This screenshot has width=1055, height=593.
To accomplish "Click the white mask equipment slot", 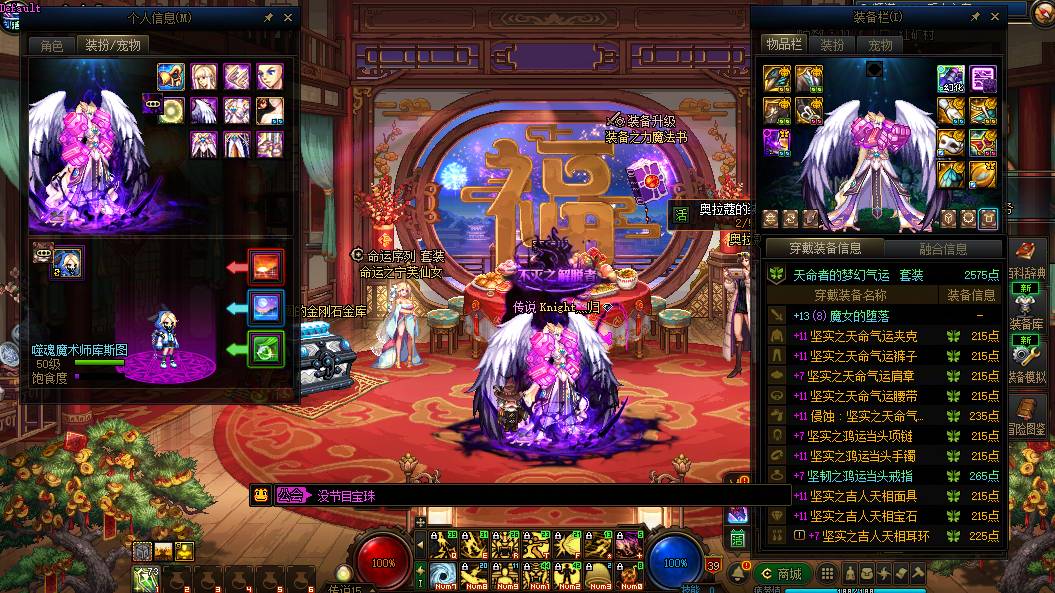I will click(x=950, y=141).
